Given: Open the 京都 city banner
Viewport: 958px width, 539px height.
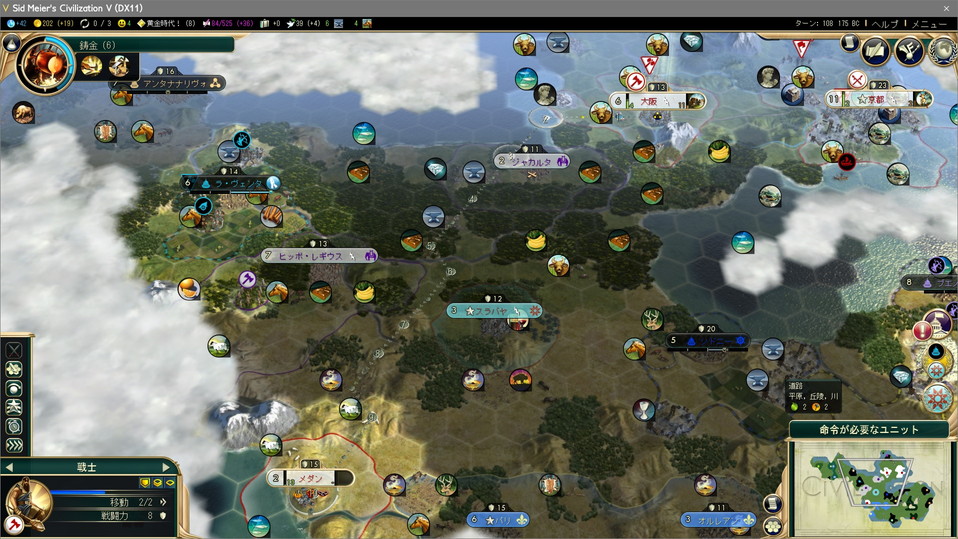Looking at the screenshot, I should coord(880,99).
